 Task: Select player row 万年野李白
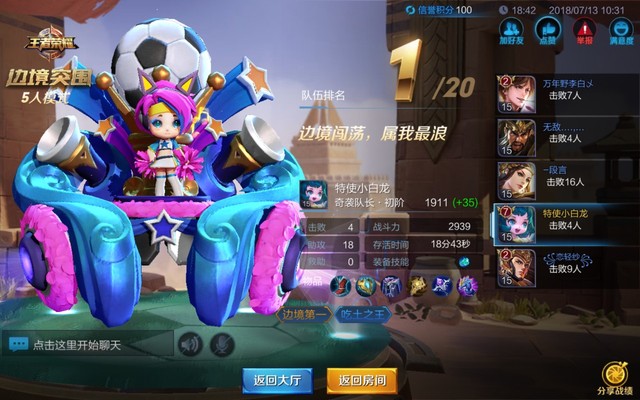565,93
